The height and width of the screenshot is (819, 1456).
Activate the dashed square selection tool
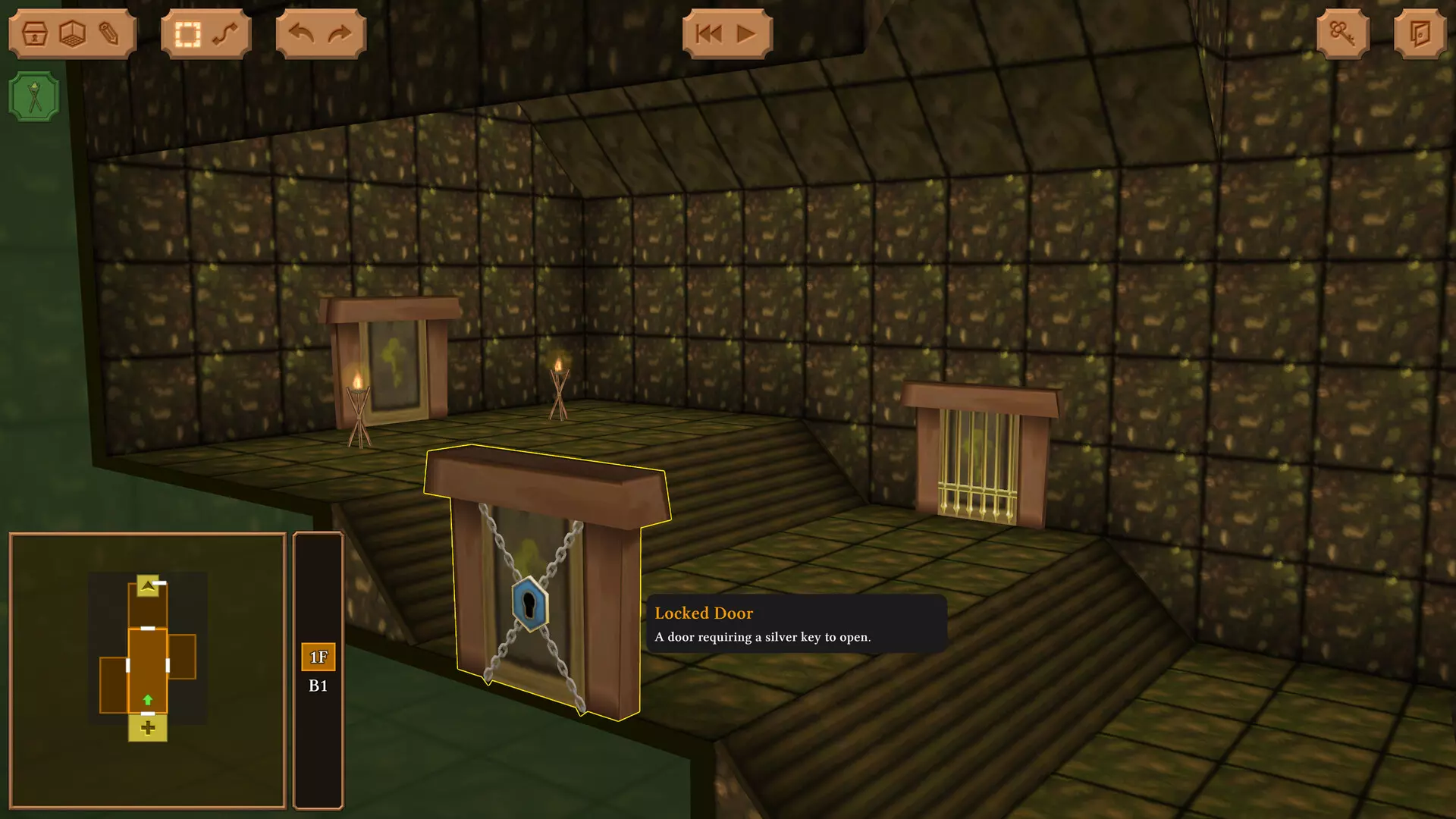pos(187,34)
